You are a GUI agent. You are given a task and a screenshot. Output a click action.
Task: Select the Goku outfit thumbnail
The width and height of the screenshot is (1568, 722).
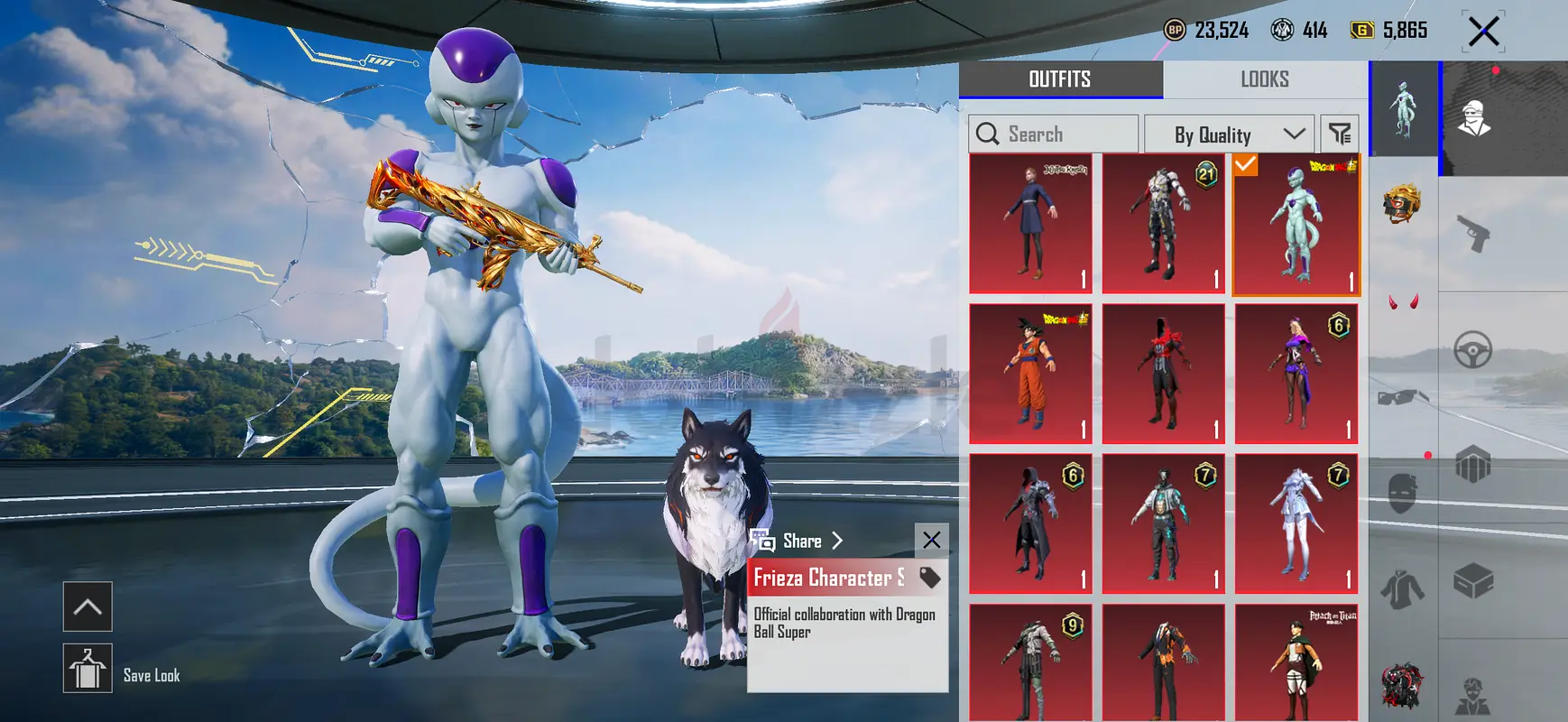click(1030, 374)
